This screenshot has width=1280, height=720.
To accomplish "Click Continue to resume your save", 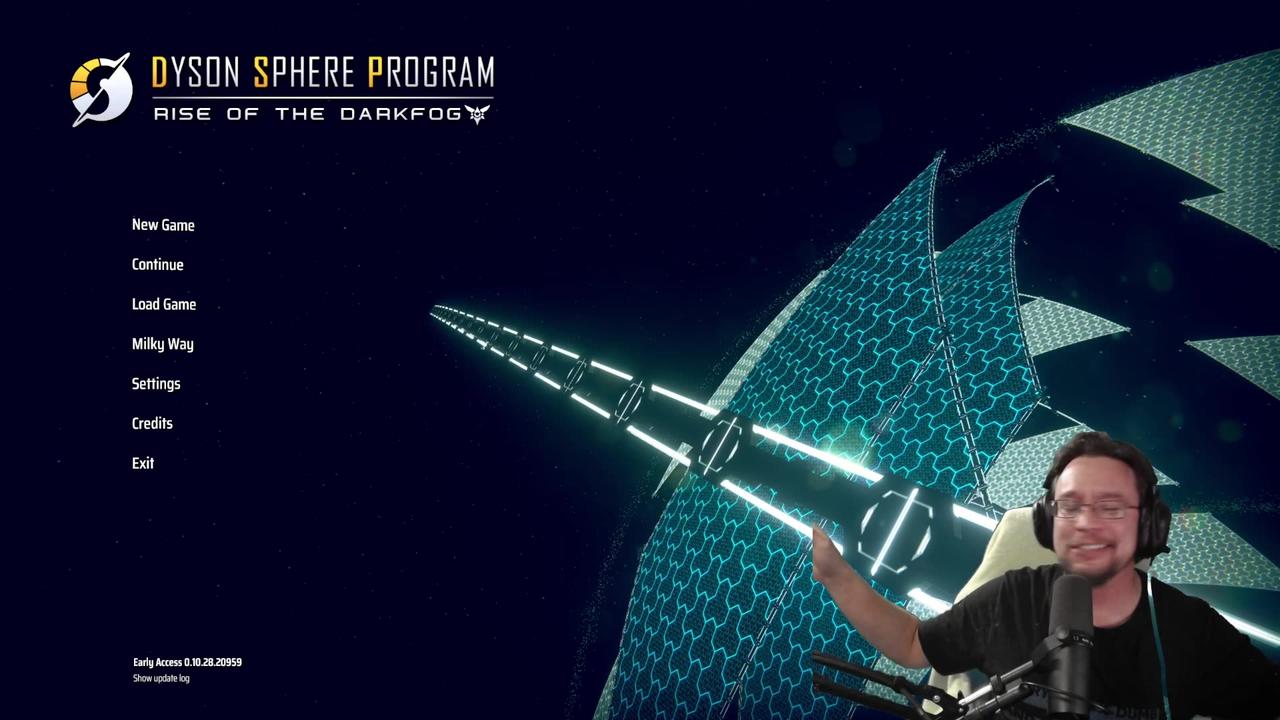I will click(x=157, y=264).
